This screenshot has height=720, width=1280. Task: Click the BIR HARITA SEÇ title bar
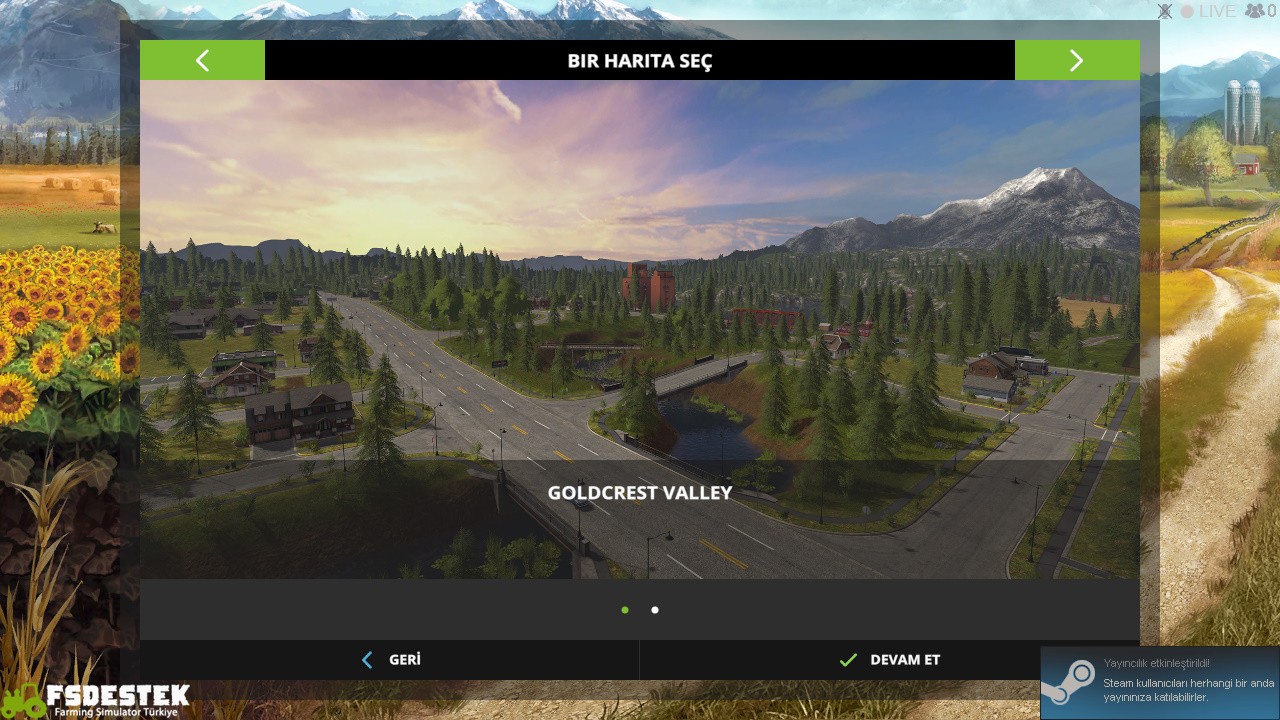(x=640, y=60)
